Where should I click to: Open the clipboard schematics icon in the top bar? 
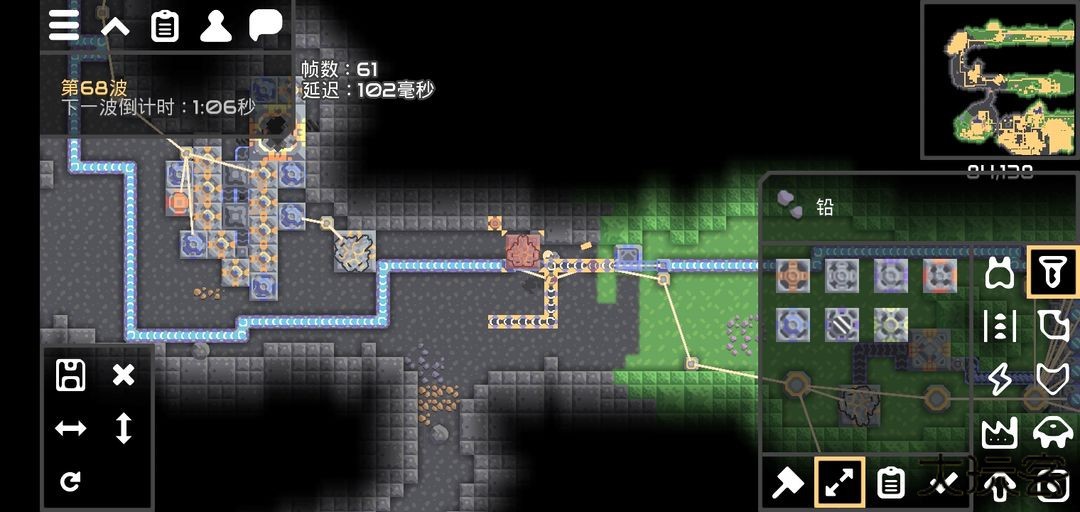pos(165,26)
